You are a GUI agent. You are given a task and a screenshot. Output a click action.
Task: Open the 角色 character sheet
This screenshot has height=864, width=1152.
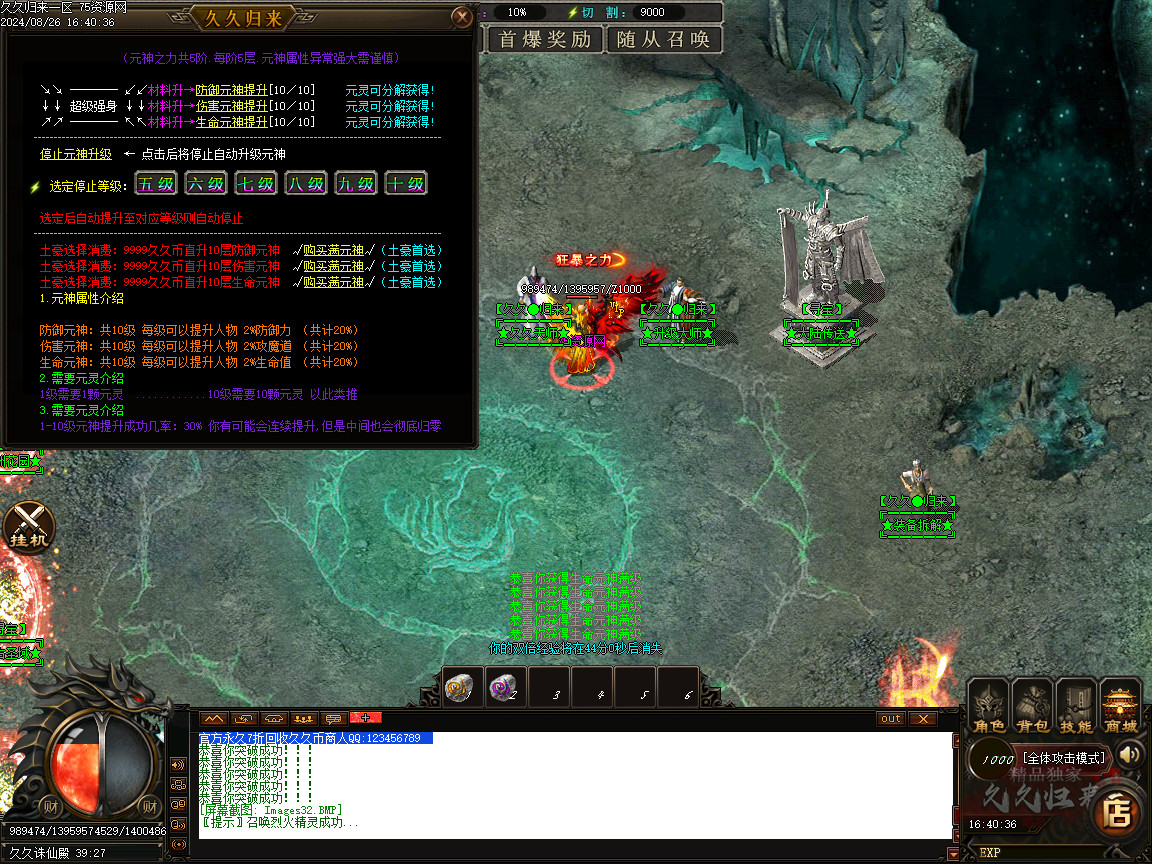tap(990, 707)
